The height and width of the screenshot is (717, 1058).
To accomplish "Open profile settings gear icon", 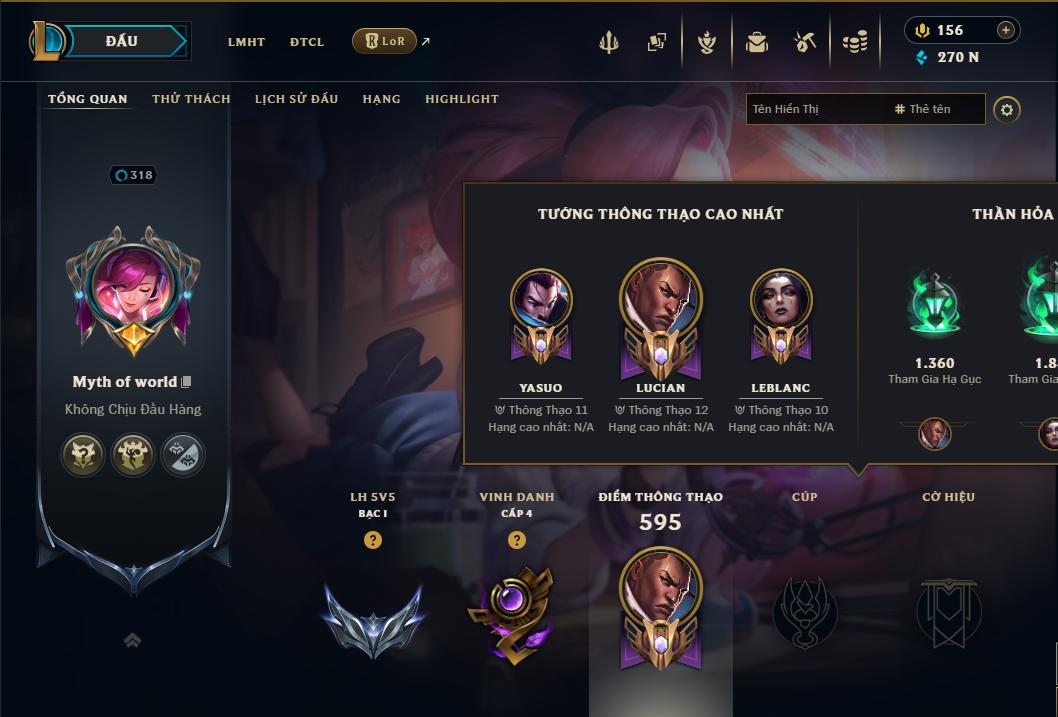I will (x=1007, y=109).
